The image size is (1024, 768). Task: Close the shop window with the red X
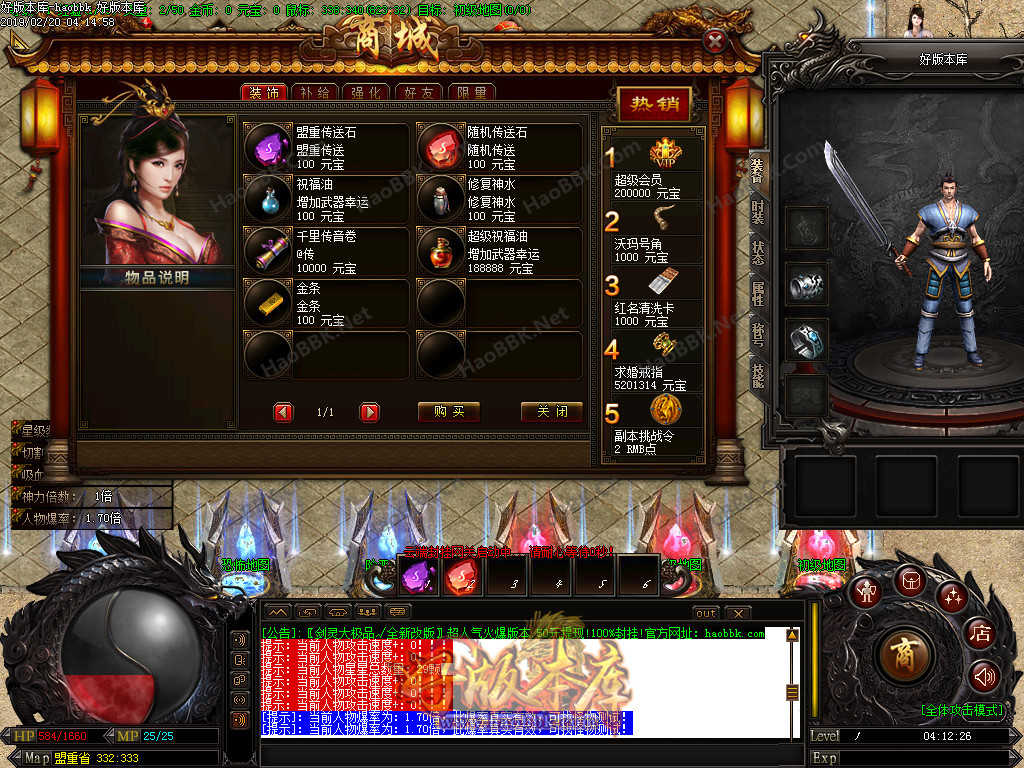click(x=715, y=41)
